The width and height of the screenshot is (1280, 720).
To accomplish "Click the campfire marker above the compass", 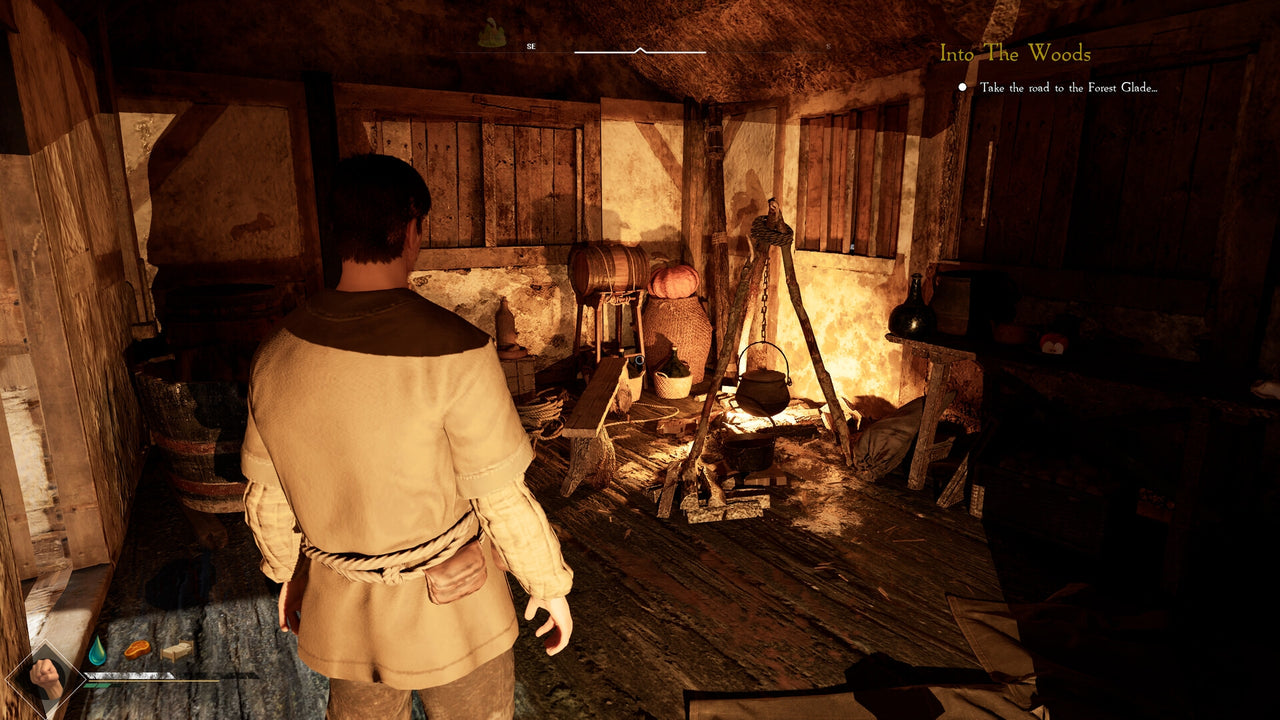I will coord(492,31).
